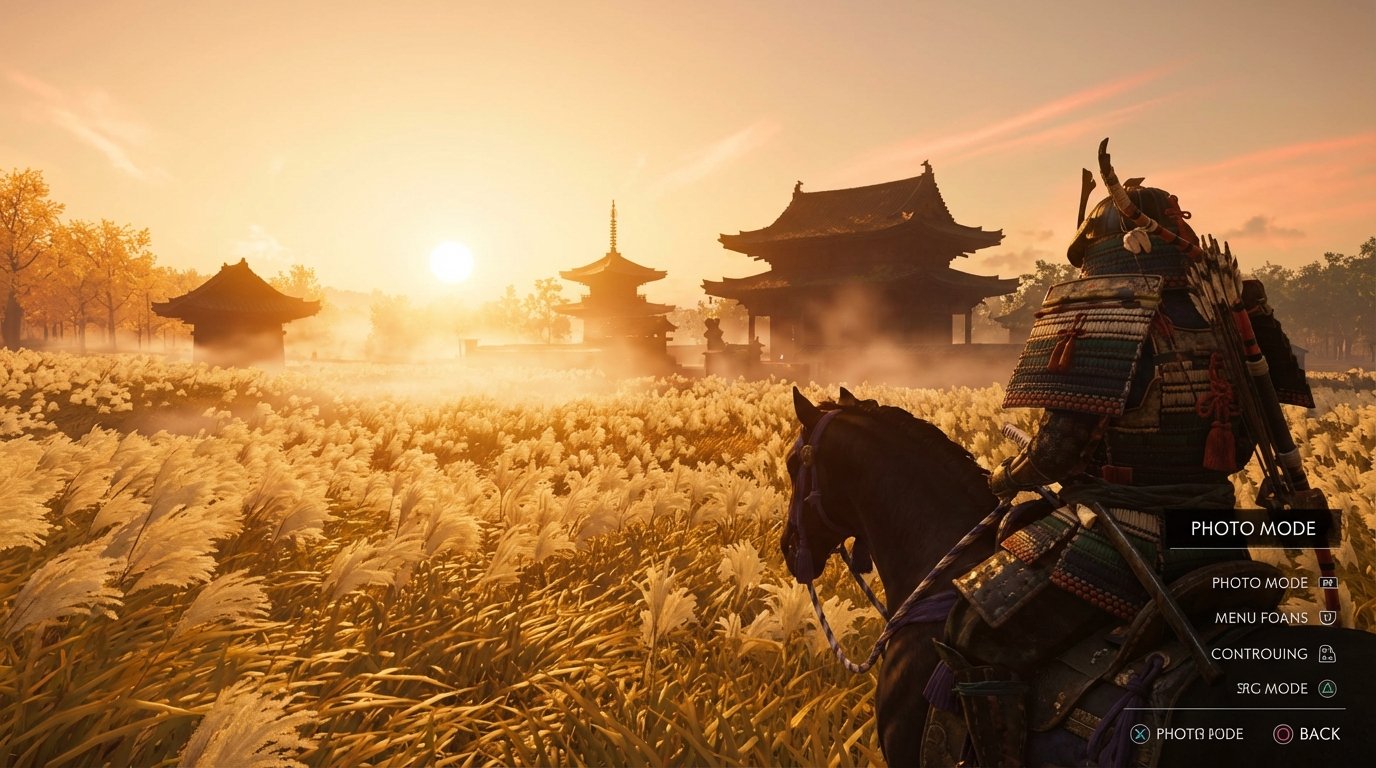
Task: Open the SRG Mode option row
Action: tap(1272, 689)
